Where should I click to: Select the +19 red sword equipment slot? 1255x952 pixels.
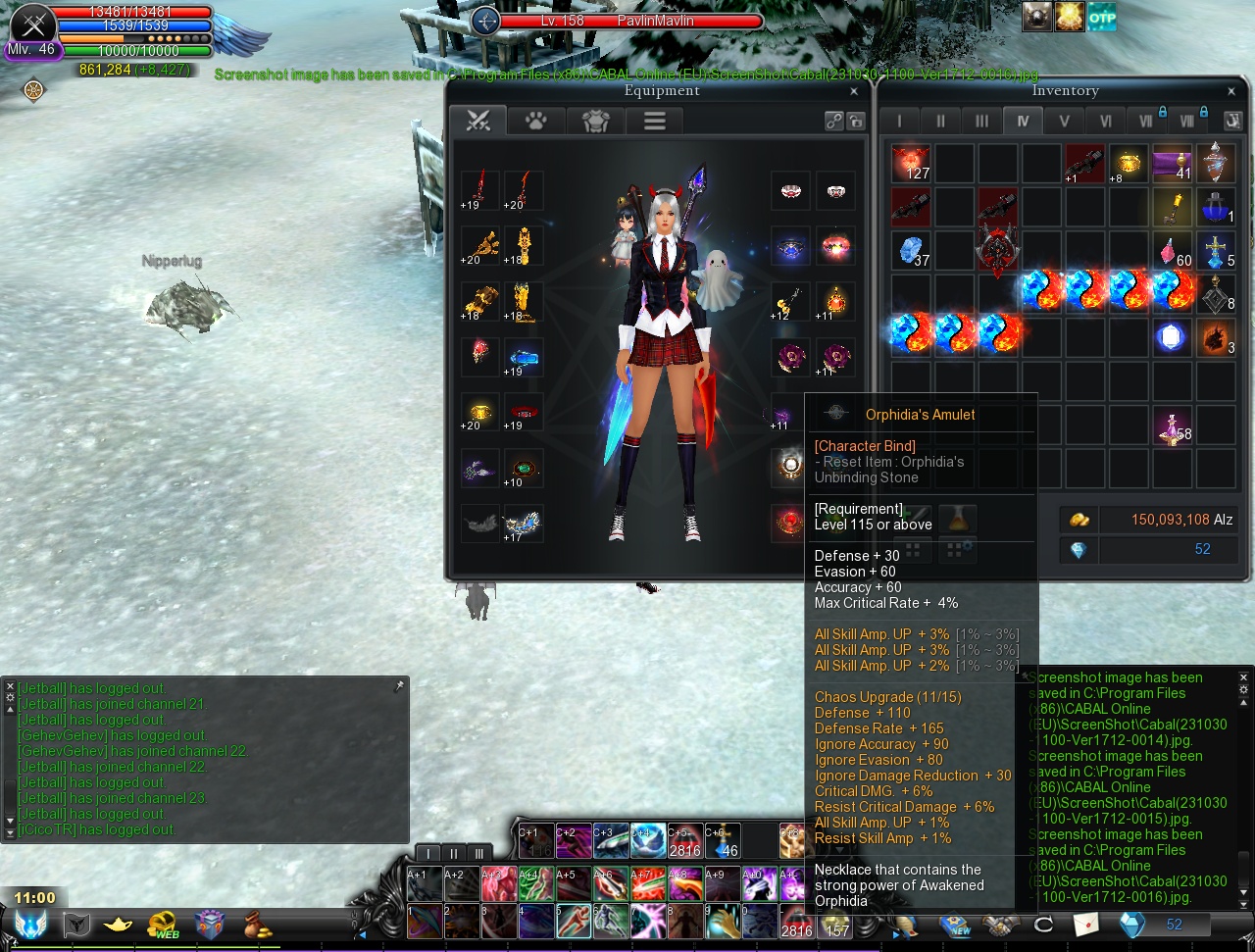click(x=479, y=190)
